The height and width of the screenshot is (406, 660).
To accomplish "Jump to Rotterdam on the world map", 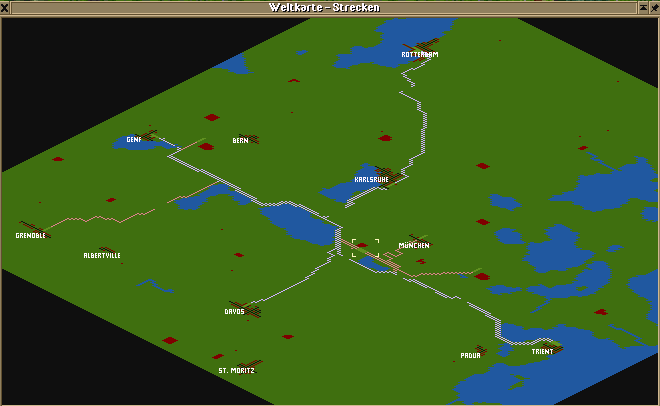I will tap(420, 54).
